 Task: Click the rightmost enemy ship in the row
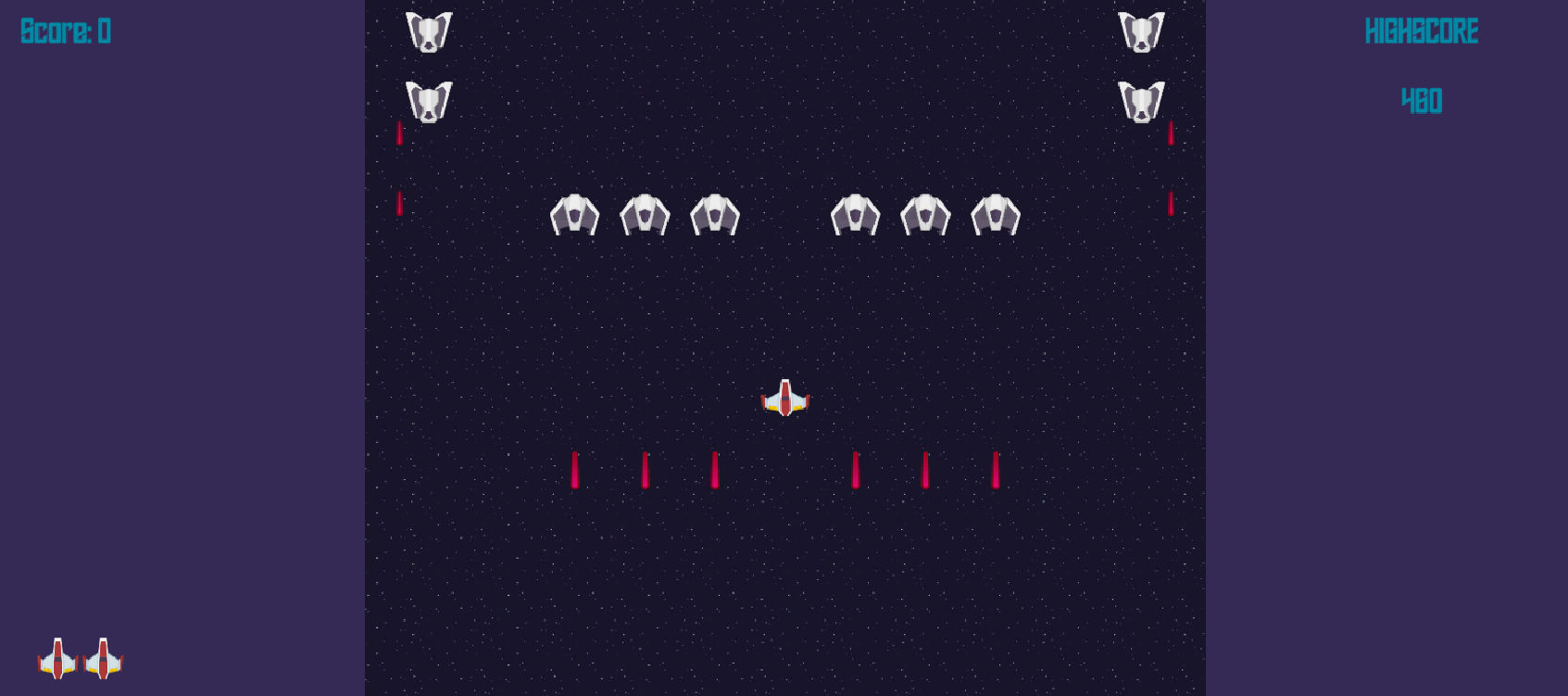click(996, 216)
